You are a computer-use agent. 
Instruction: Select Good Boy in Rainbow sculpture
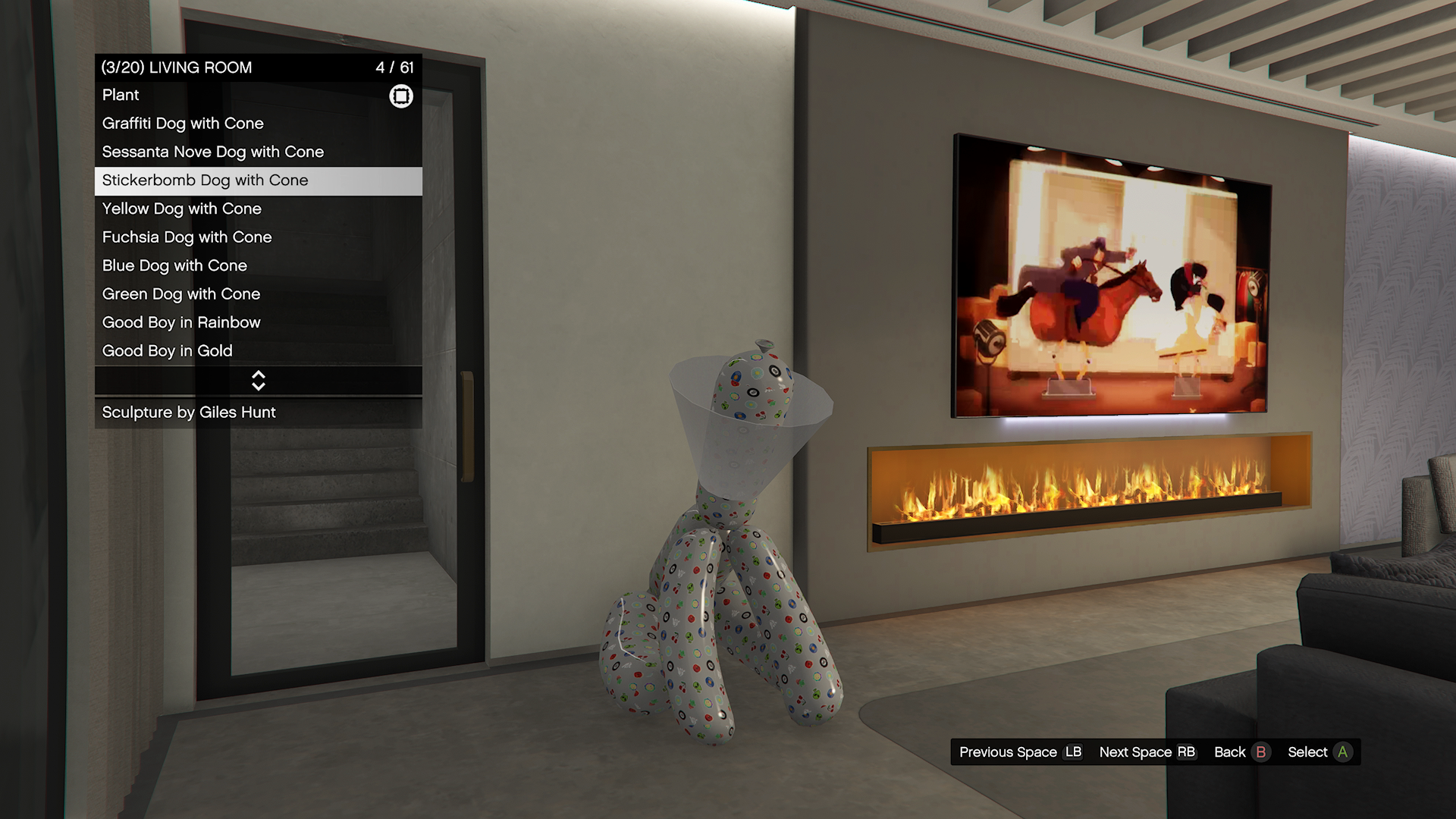(258, 323)
